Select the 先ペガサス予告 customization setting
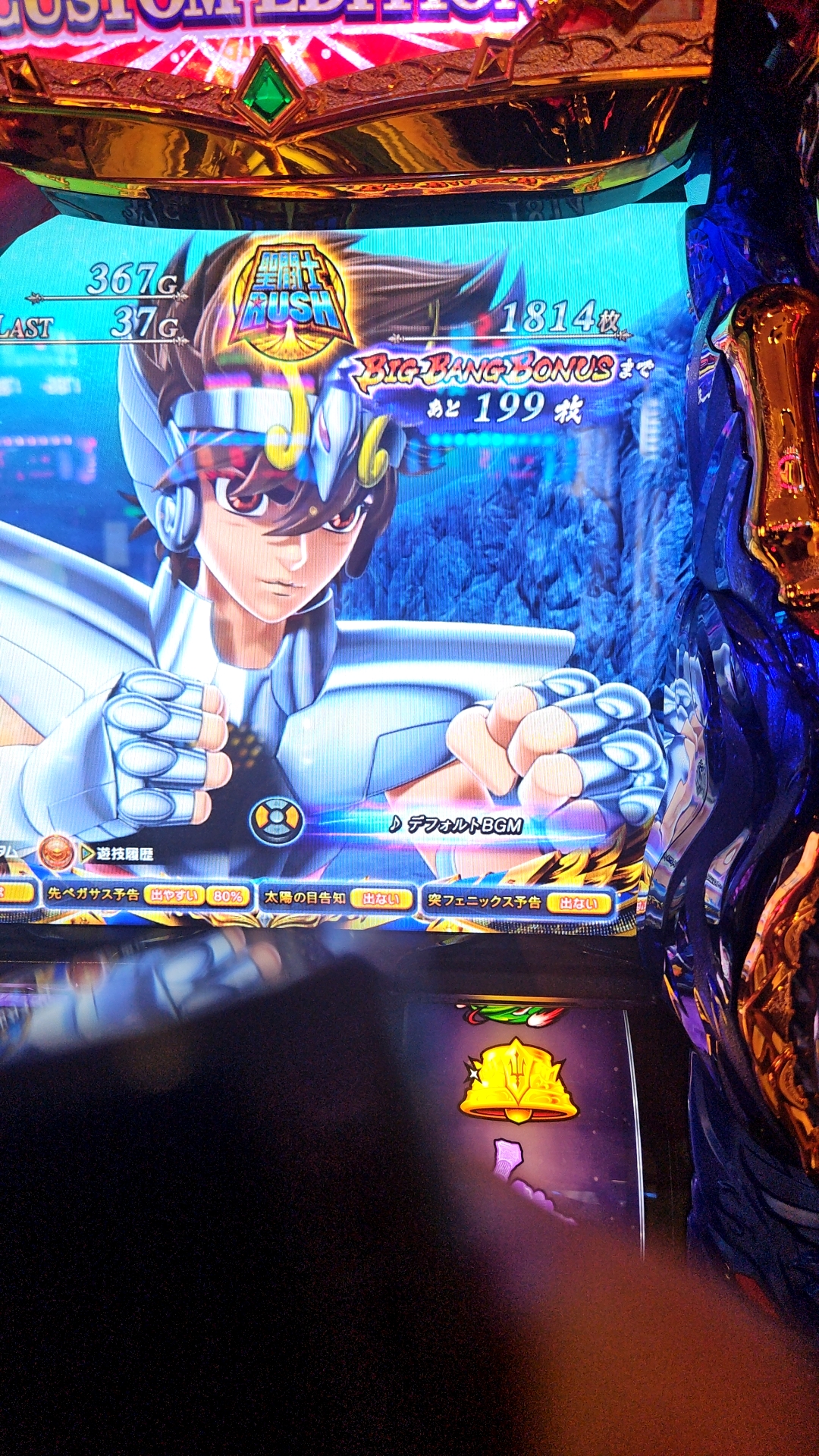This screenshot has height=1456, width=819. (148, 895)
